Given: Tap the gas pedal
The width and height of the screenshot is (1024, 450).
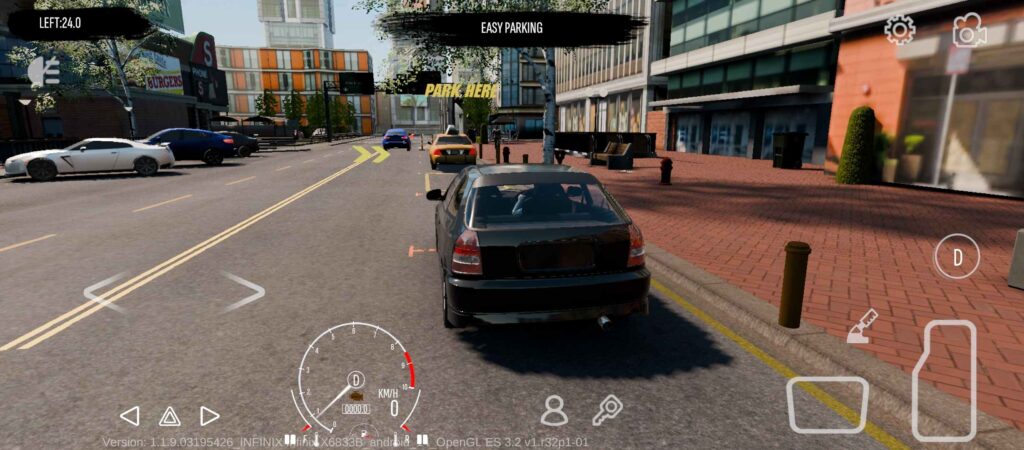Looking at the screenshot, I should coord(944,379).
